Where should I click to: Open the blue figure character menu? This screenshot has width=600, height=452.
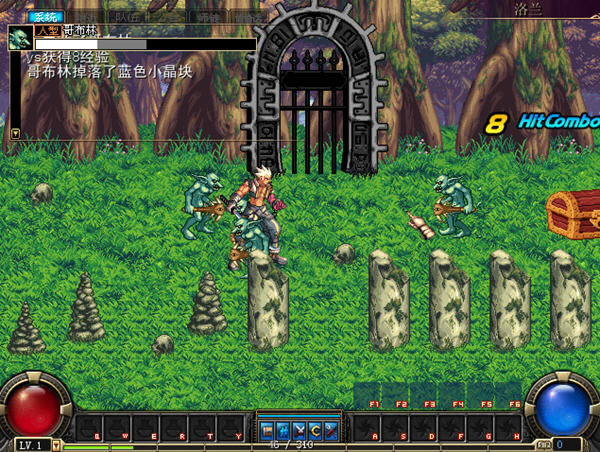coord(283,430)
